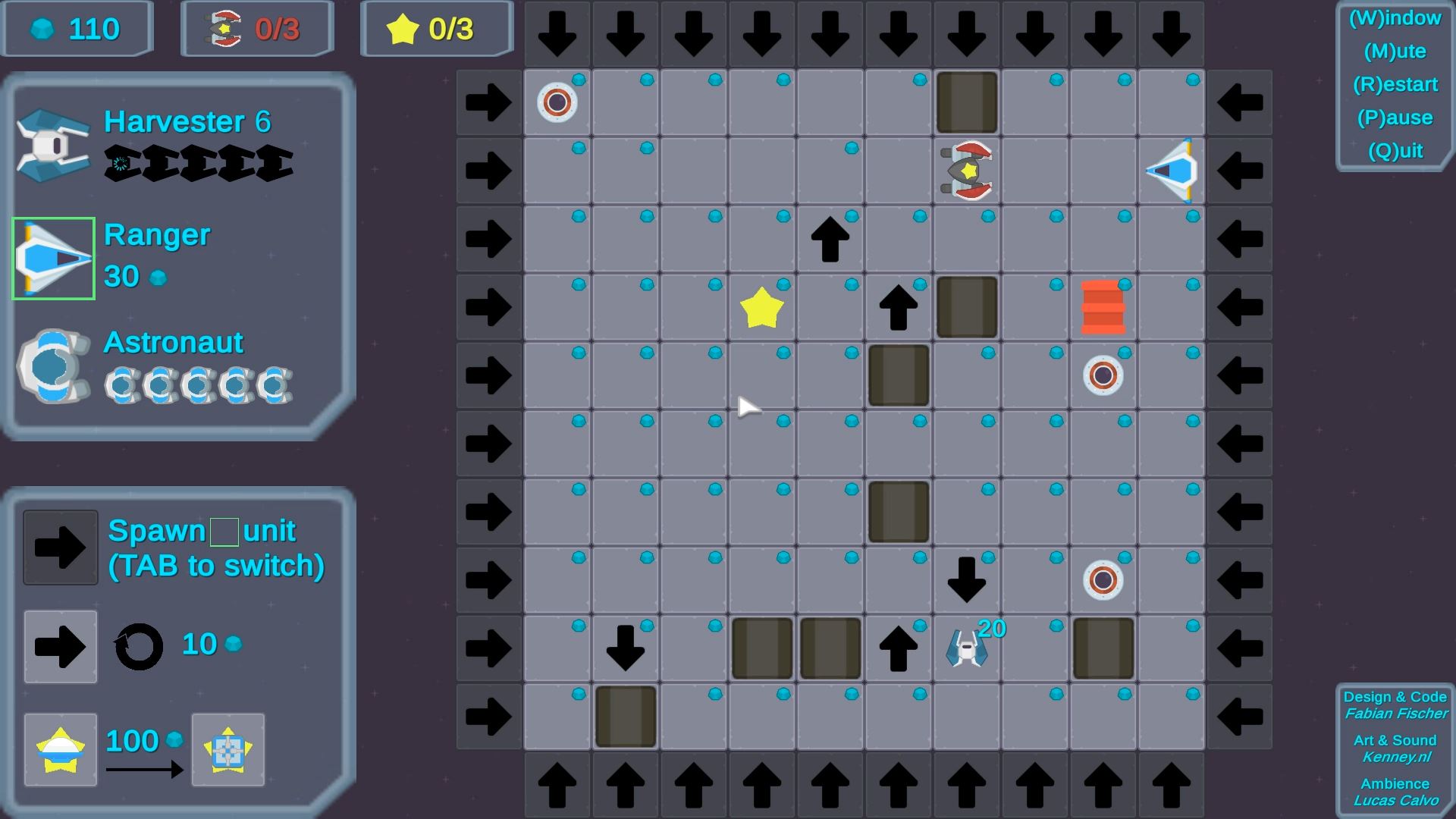Screen dimensions: 1456x819
Task: Select the star target tile button
Action: click(x=228, y=750)
